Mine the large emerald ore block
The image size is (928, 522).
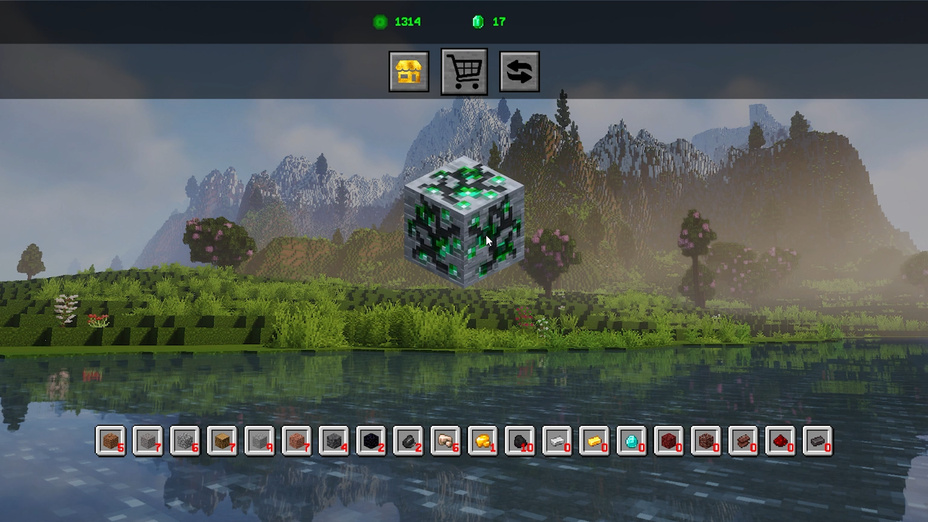(463, 220)
